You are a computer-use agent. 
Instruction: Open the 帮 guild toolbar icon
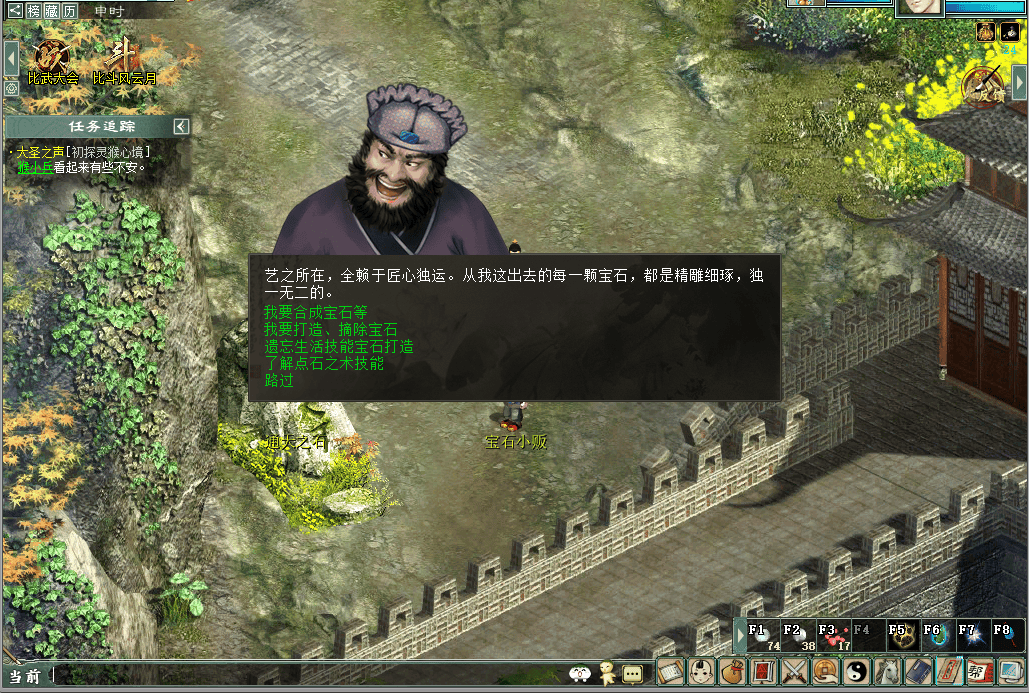[981, 672]
